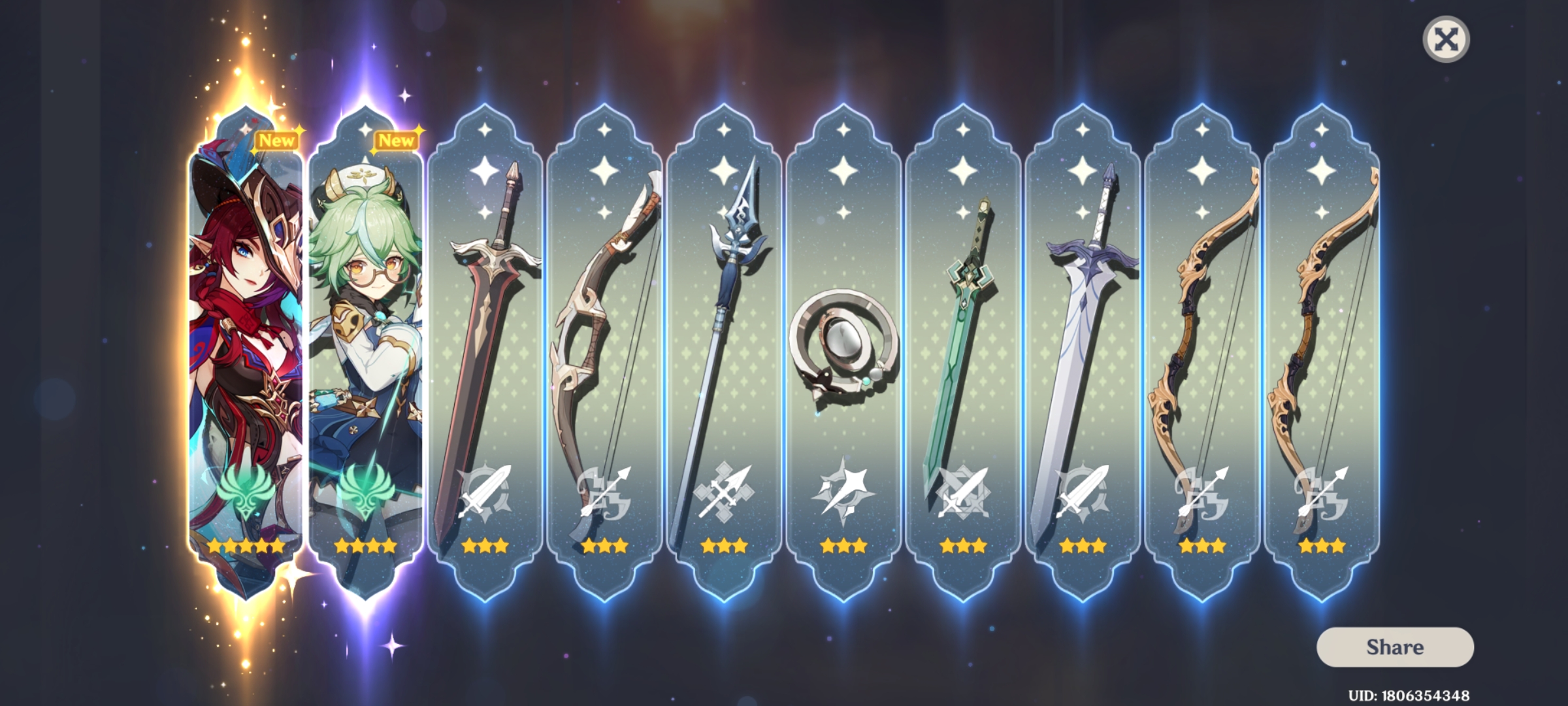Image resolution: width=1568 pixels, height=706 pixels.
Task: Select Sucrose's four-star character card
Action: click(366, 327)
